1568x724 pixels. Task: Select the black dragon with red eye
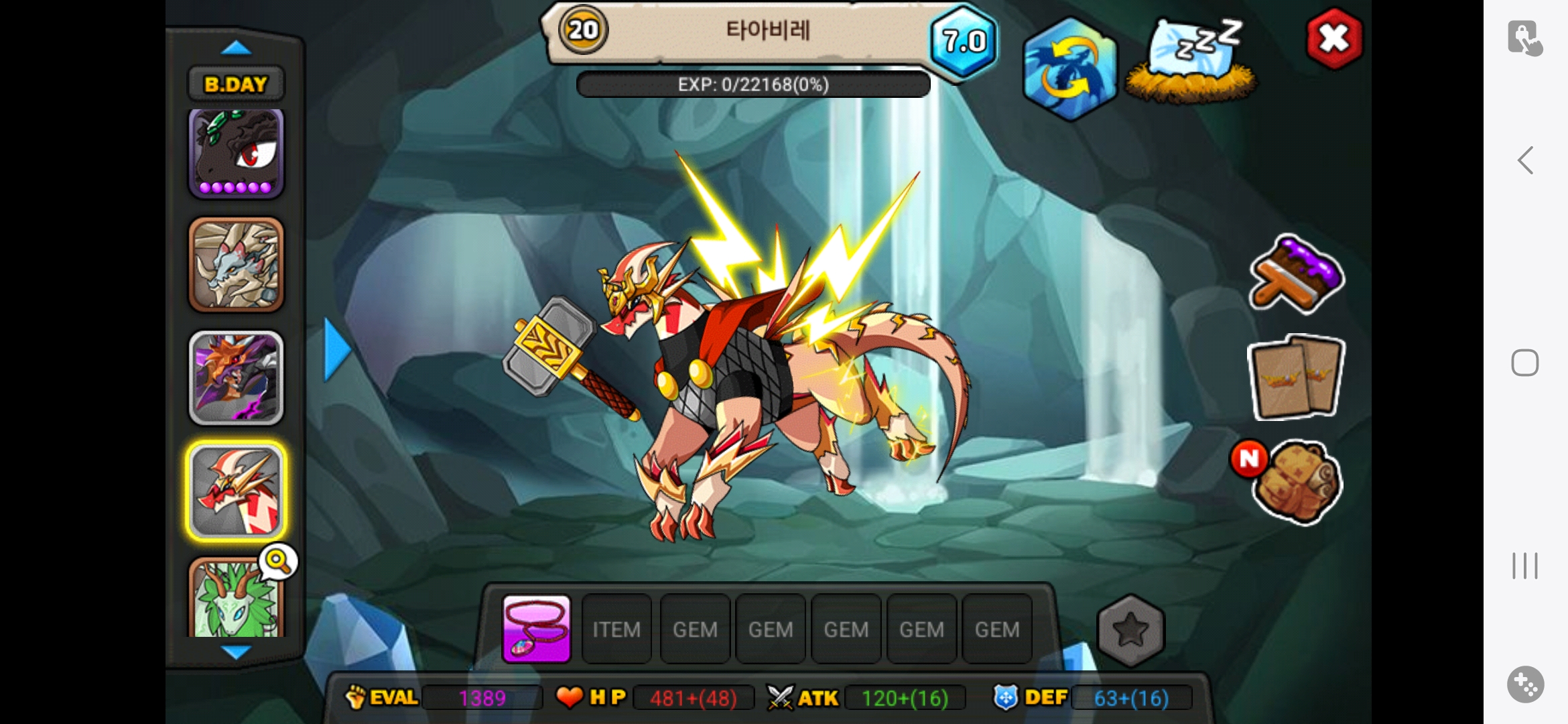(x=236, y=154)
